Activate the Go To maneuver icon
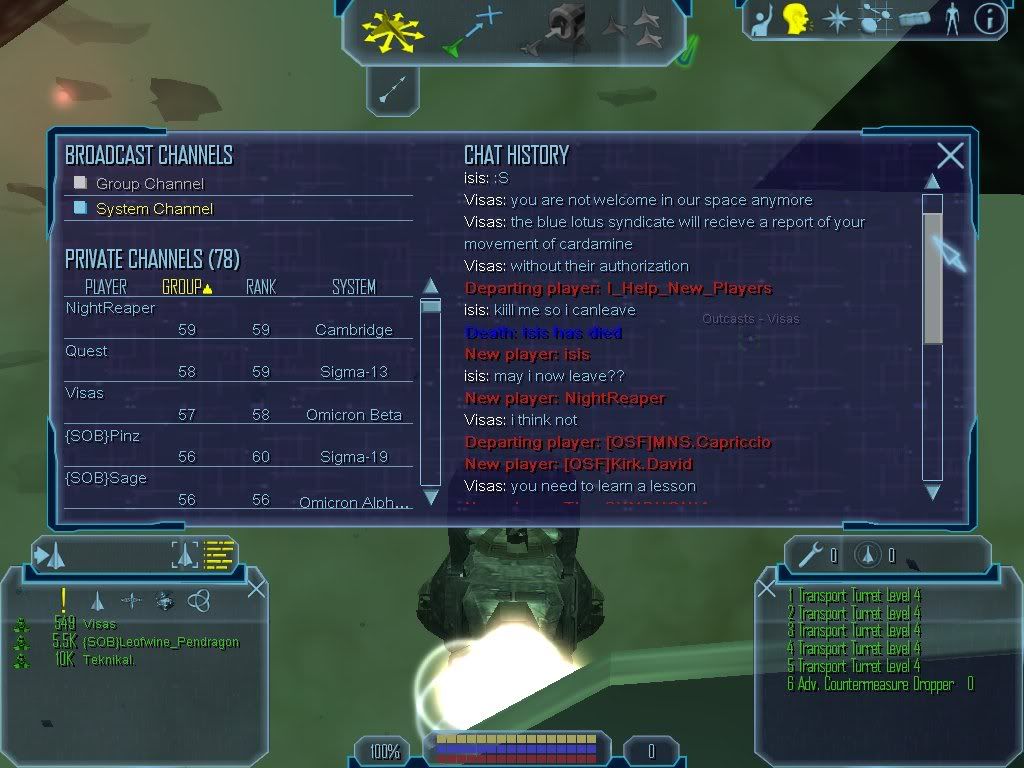 pos(471,29)
